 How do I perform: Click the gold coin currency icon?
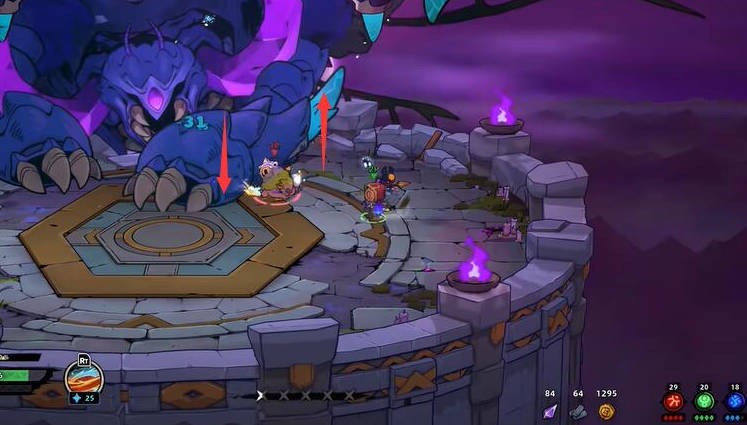pos(606,410)
